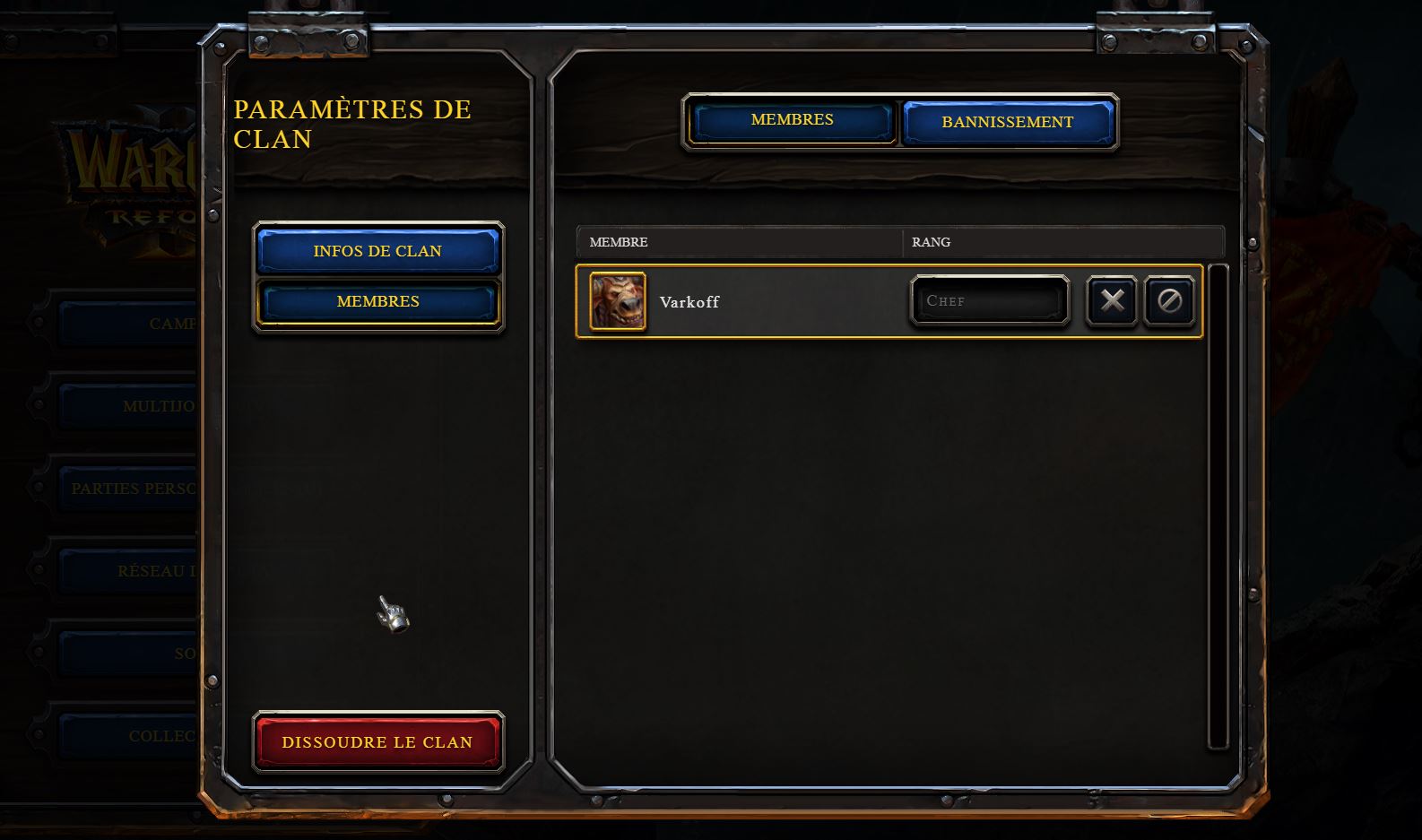The height and width of the screenshot is (840, 1422).
Task: Click DISSOUDRE LE CLAN
Action: [x=377, y=741]
